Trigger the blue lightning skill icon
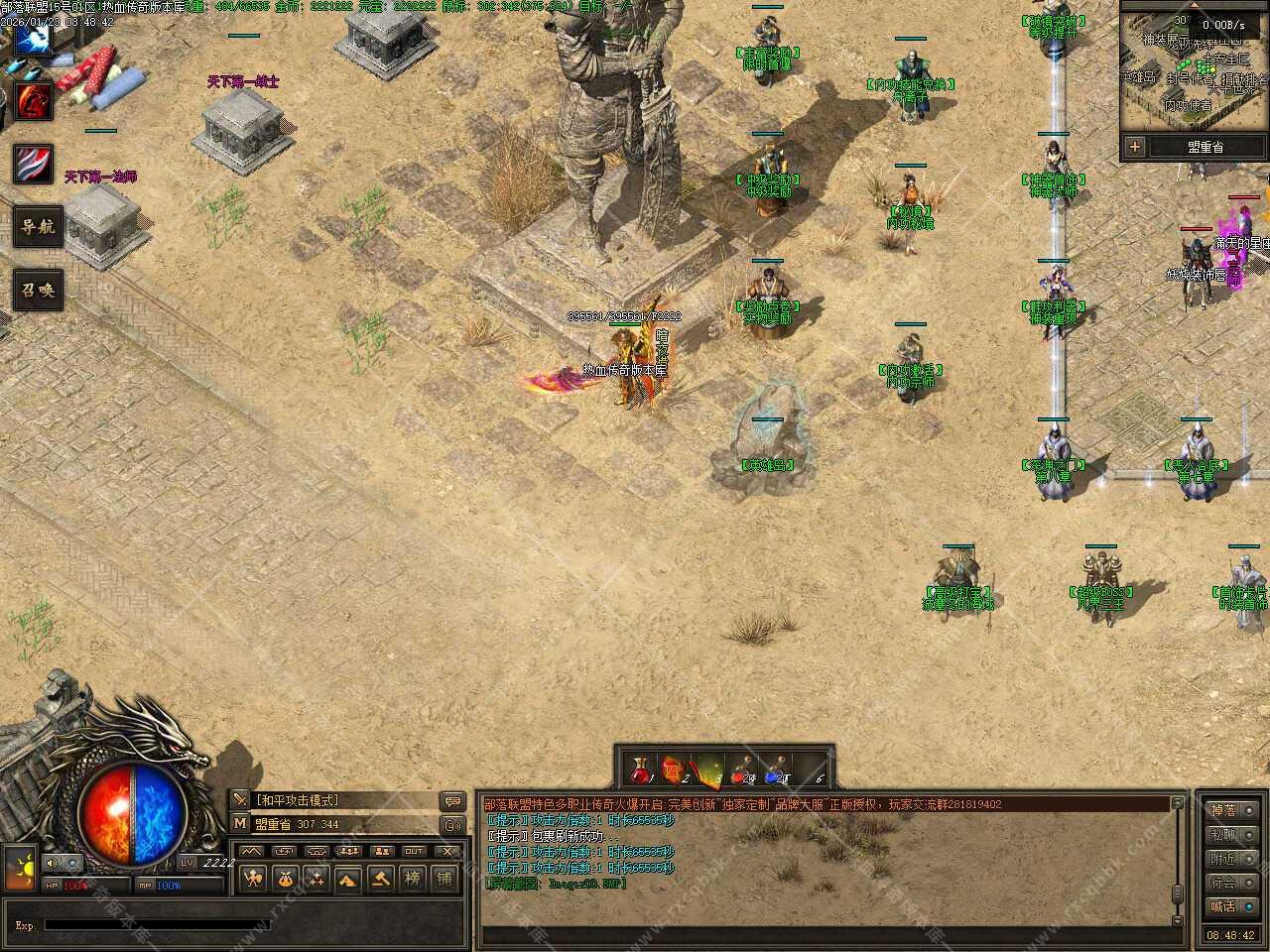Screen dimensions: 1270x952 (x=33, y=39)
